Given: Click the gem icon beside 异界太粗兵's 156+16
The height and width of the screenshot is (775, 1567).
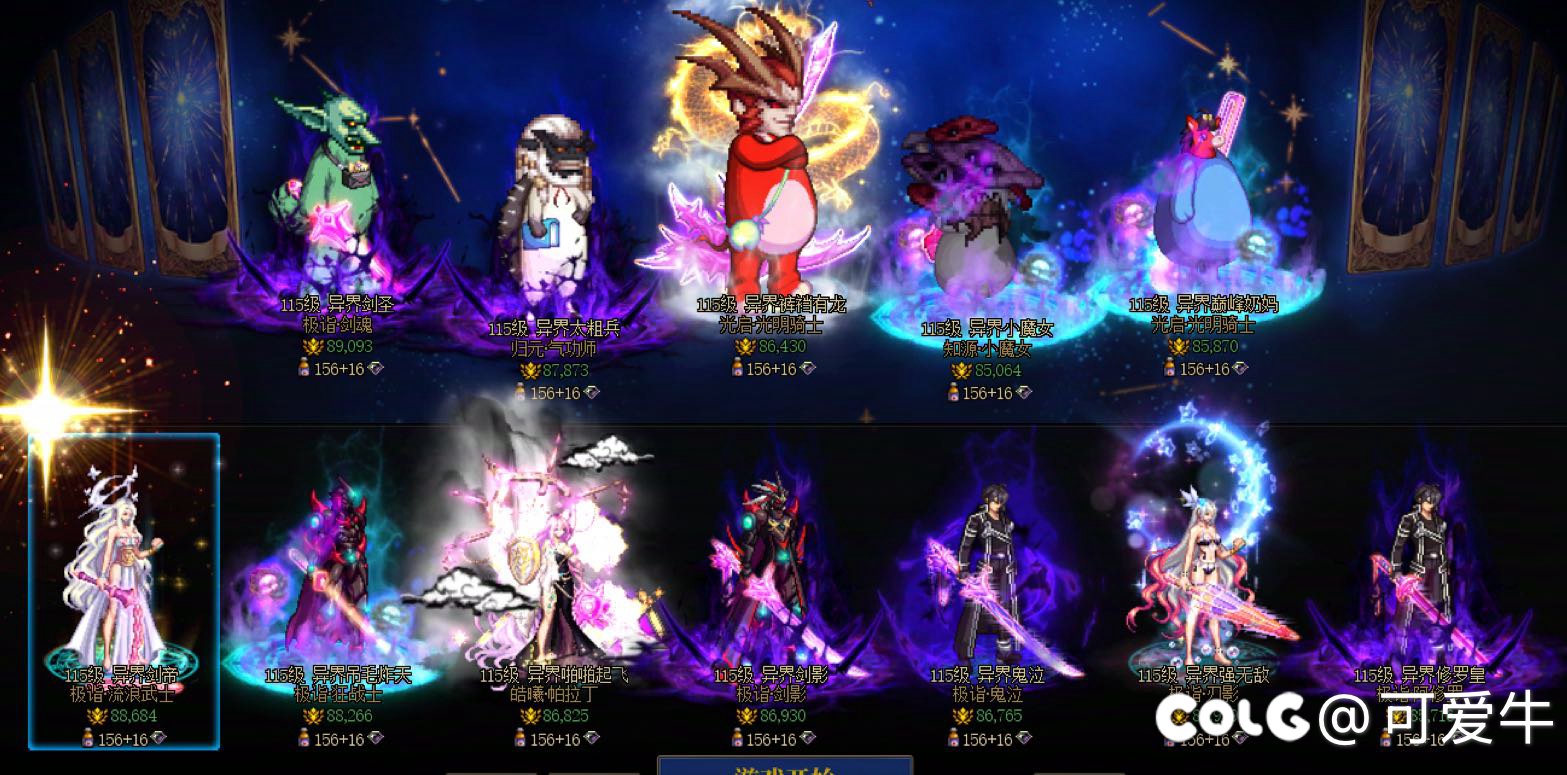Looking at the screenshot, I should pyautogui.click(x=592, y=391).
